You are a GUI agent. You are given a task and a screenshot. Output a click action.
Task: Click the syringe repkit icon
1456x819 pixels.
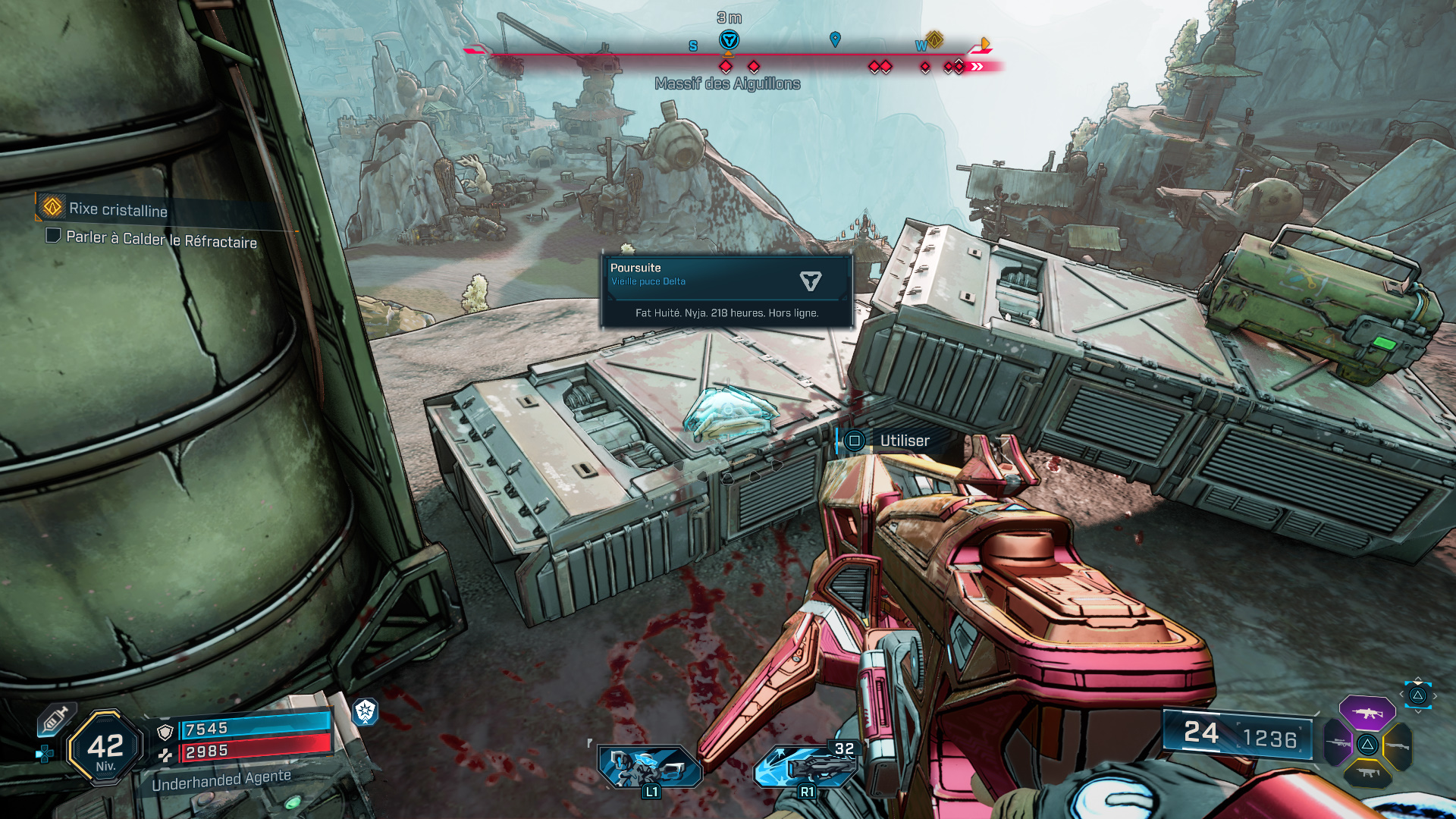click(x=55, y=718)
